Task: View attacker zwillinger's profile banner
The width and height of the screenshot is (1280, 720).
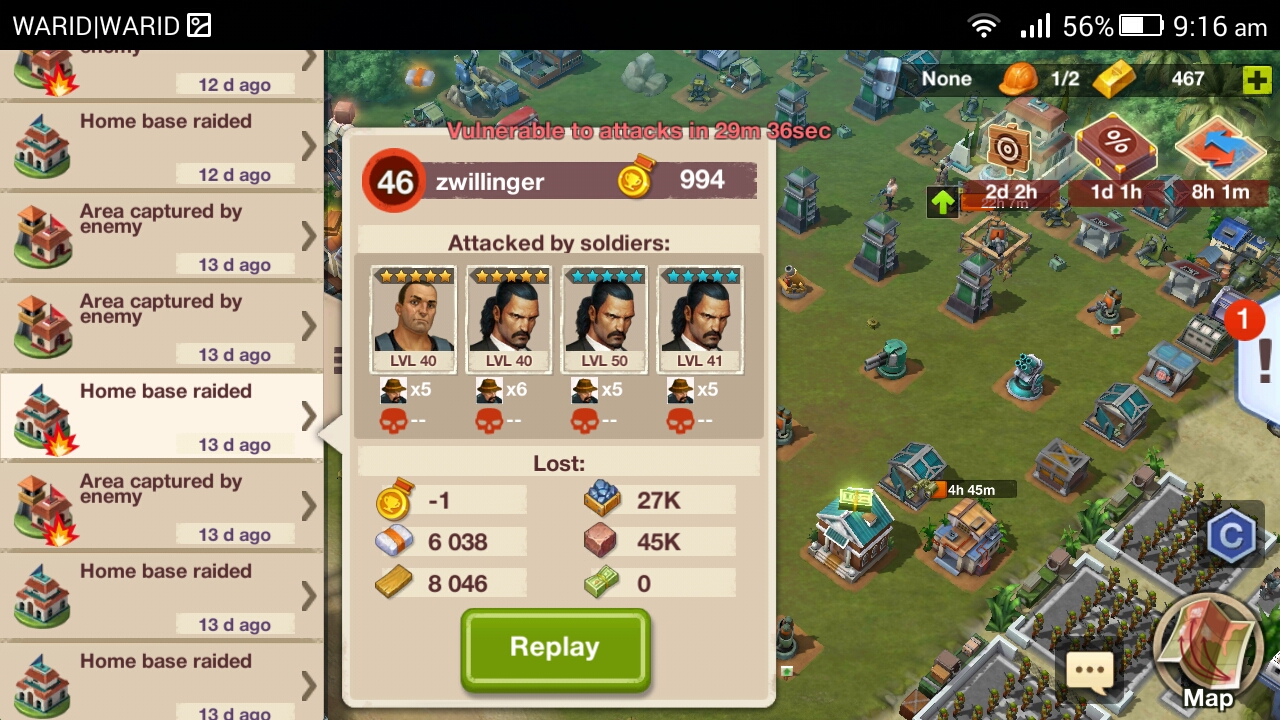Action: click(x=560, y=181)
